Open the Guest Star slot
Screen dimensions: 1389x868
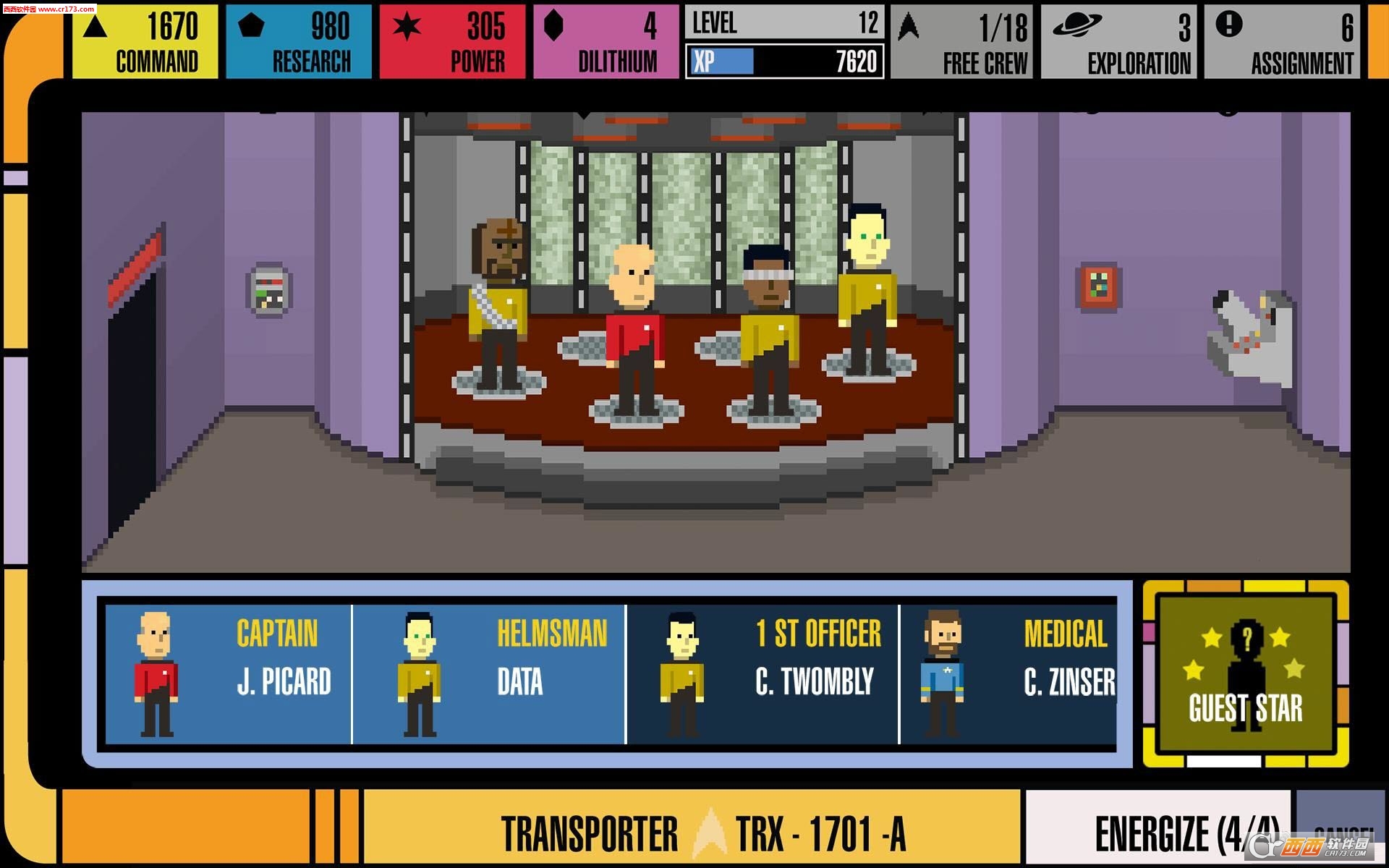pyautogui.click(x=1246, y=674)
